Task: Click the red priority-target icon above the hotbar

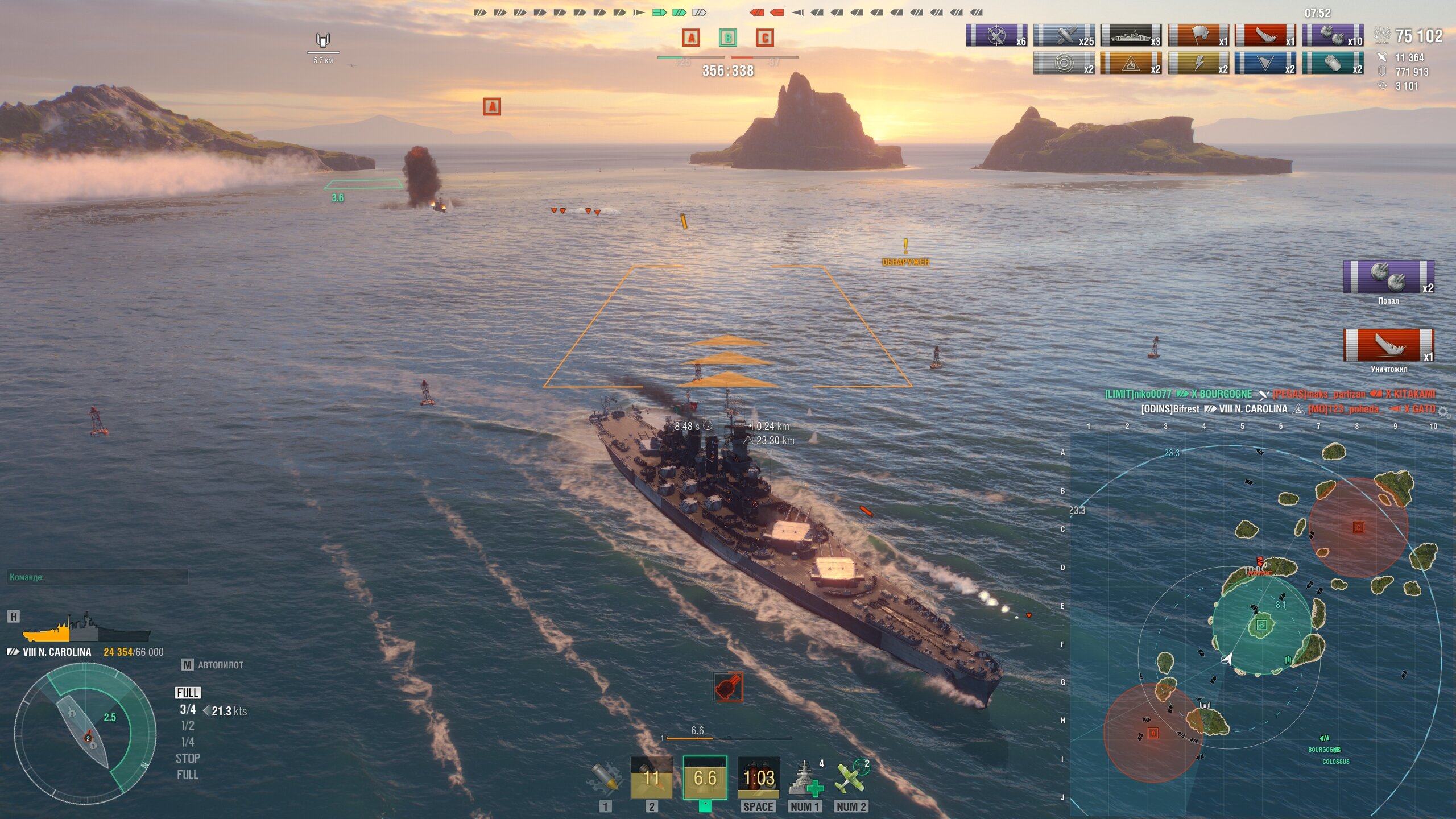Action: (727, 687)
